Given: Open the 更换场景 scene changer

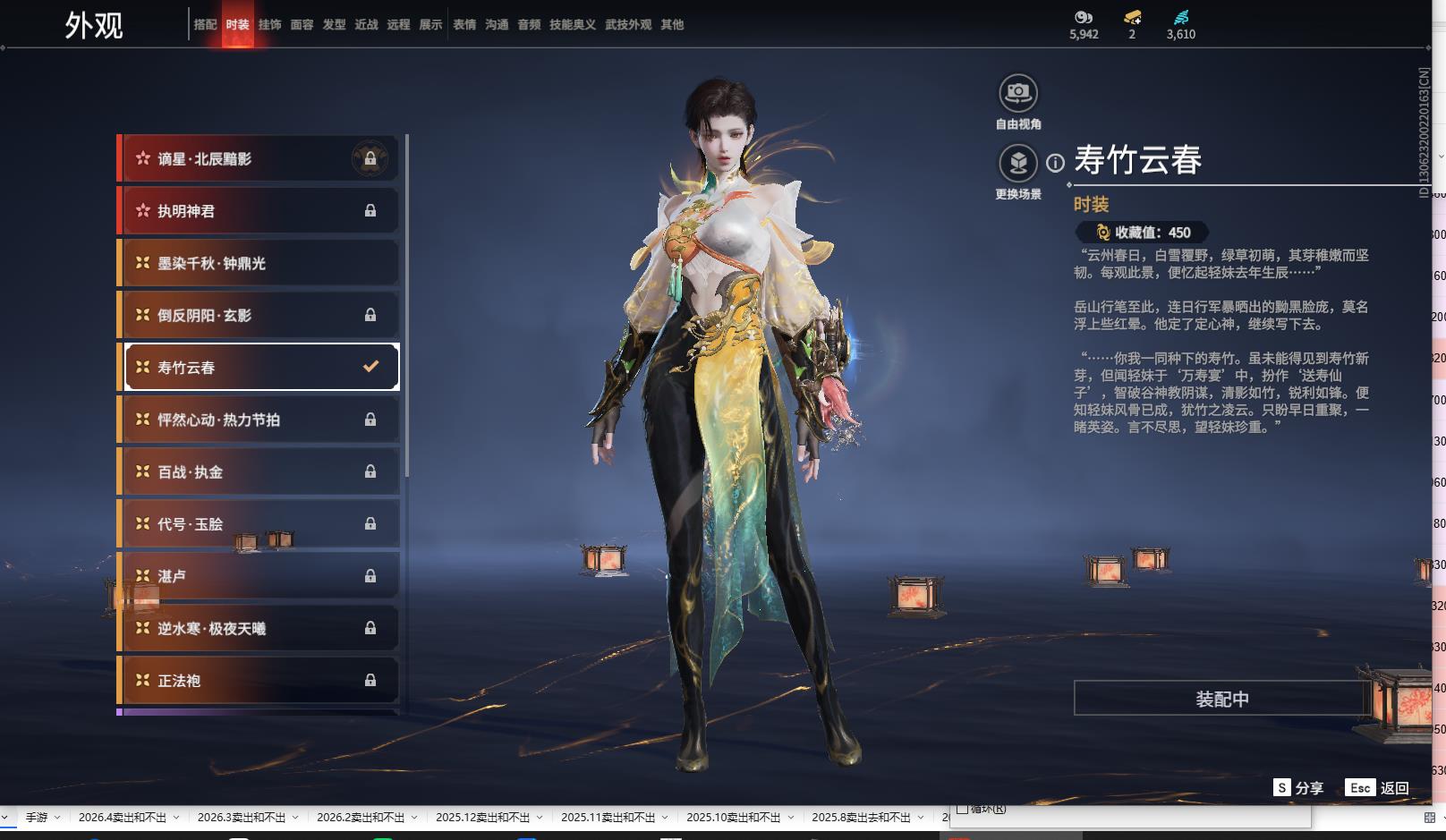Looking at the screenshot, I should [x=1018, y=164].
